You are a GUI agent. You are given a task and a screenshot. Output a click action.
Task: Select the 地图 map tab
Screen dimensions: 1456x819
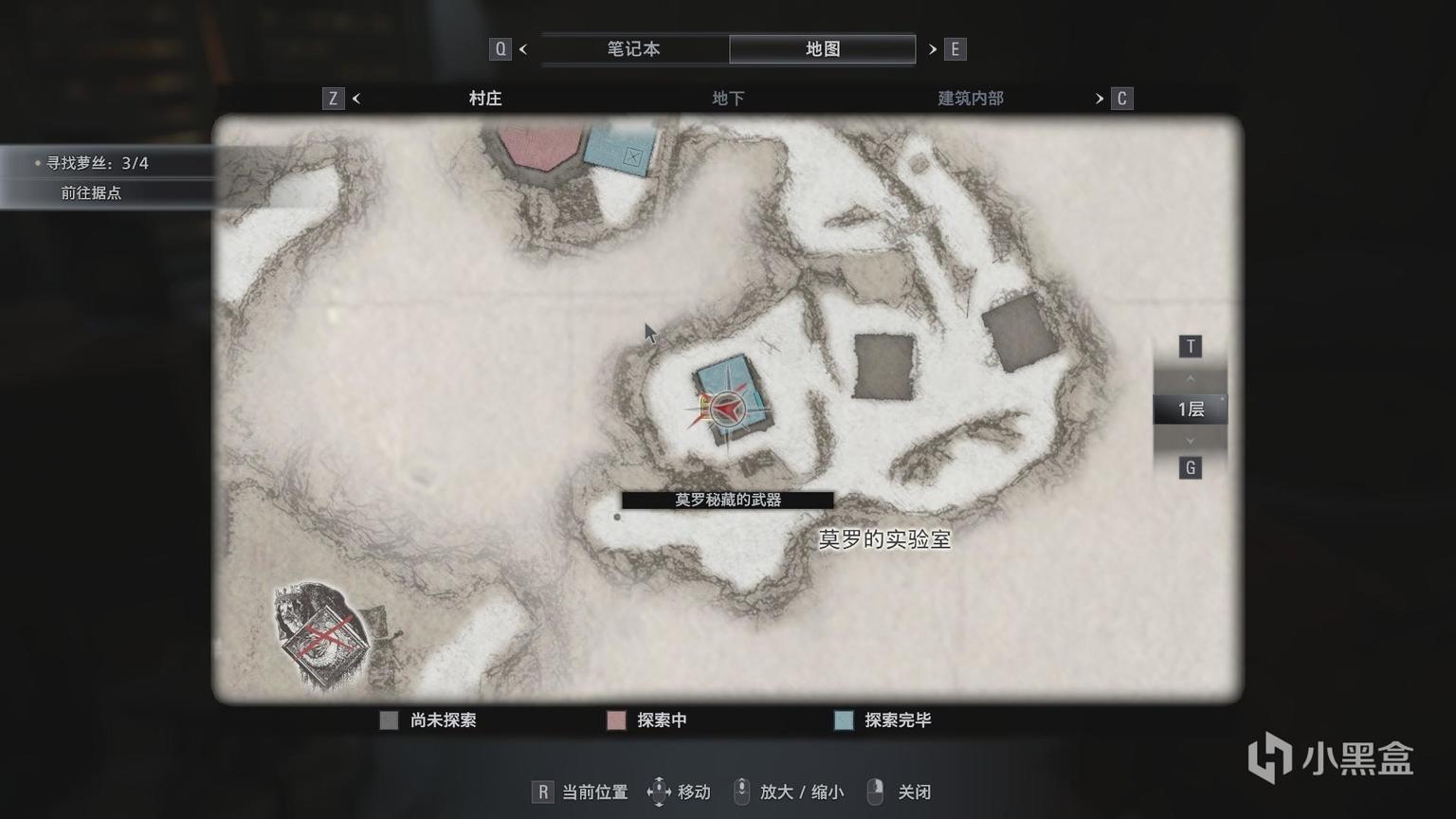point(822,49)
